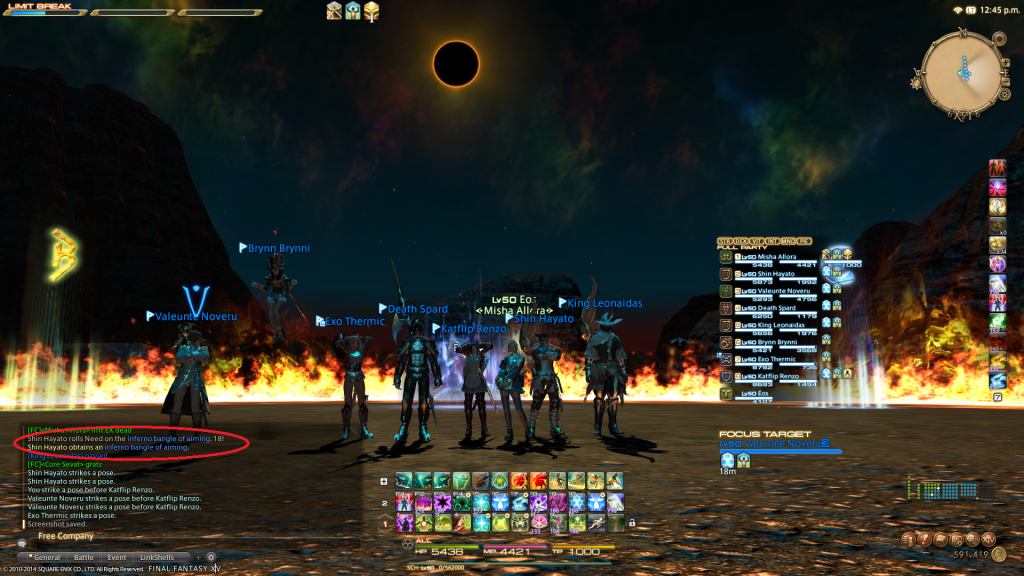
Task: Select the Event chat tab
Action: [x=117, y=557]
